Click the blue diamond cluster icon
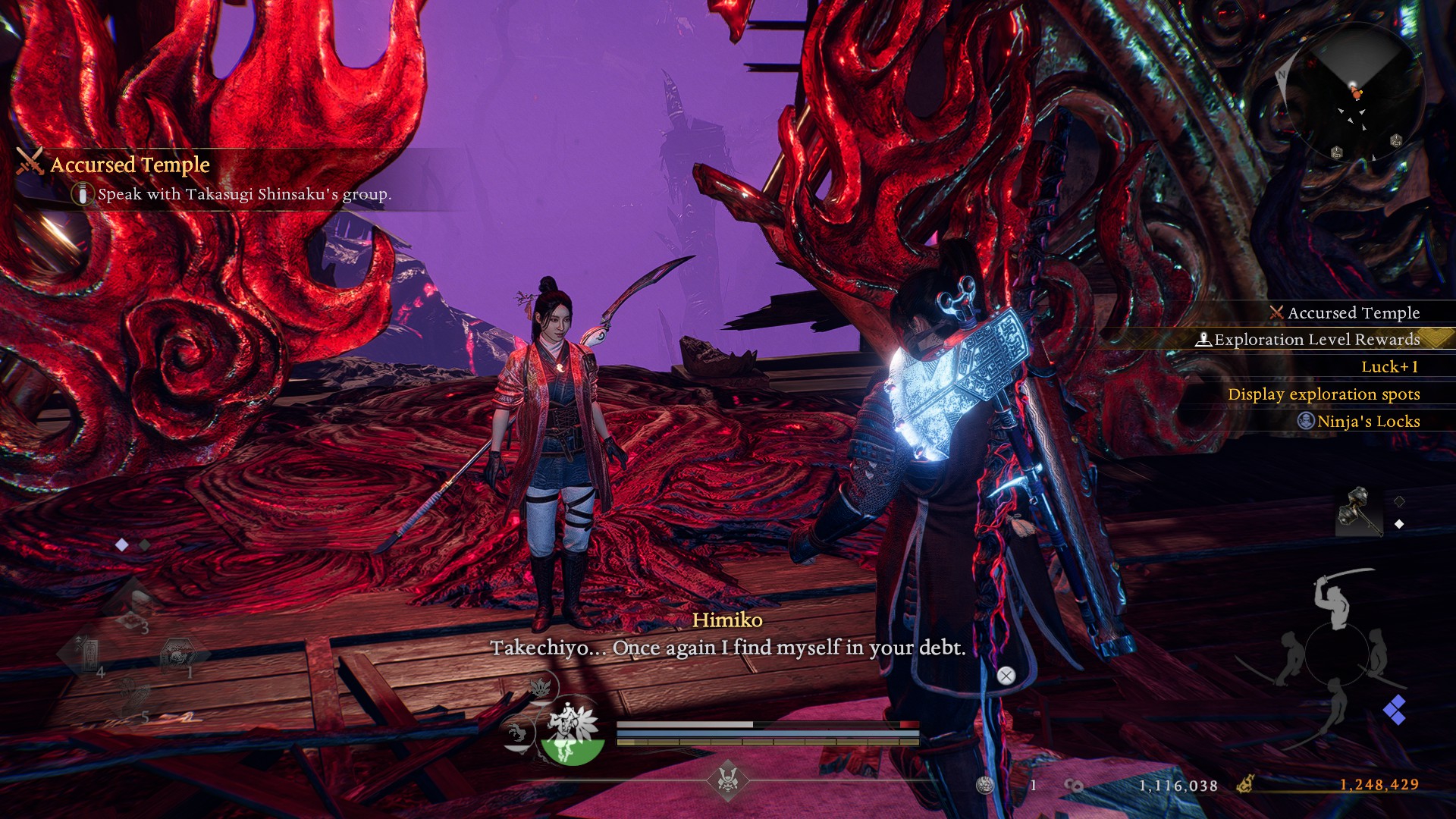 [x=1395, y=711]
